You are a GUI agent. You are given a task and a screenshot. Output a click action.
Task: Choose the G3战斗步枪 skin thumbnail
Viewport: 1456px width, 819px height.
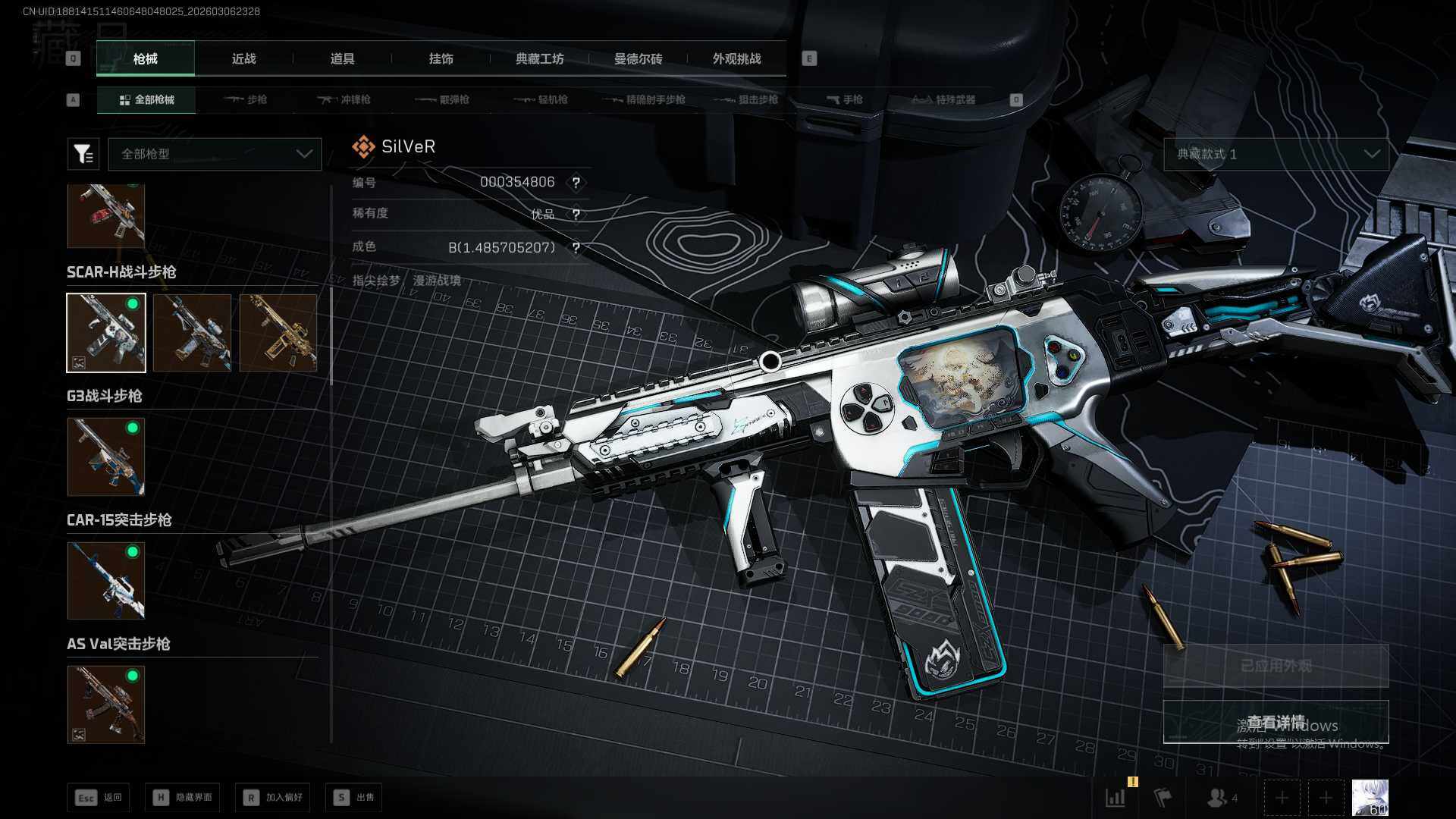click(x=106, y=457)
